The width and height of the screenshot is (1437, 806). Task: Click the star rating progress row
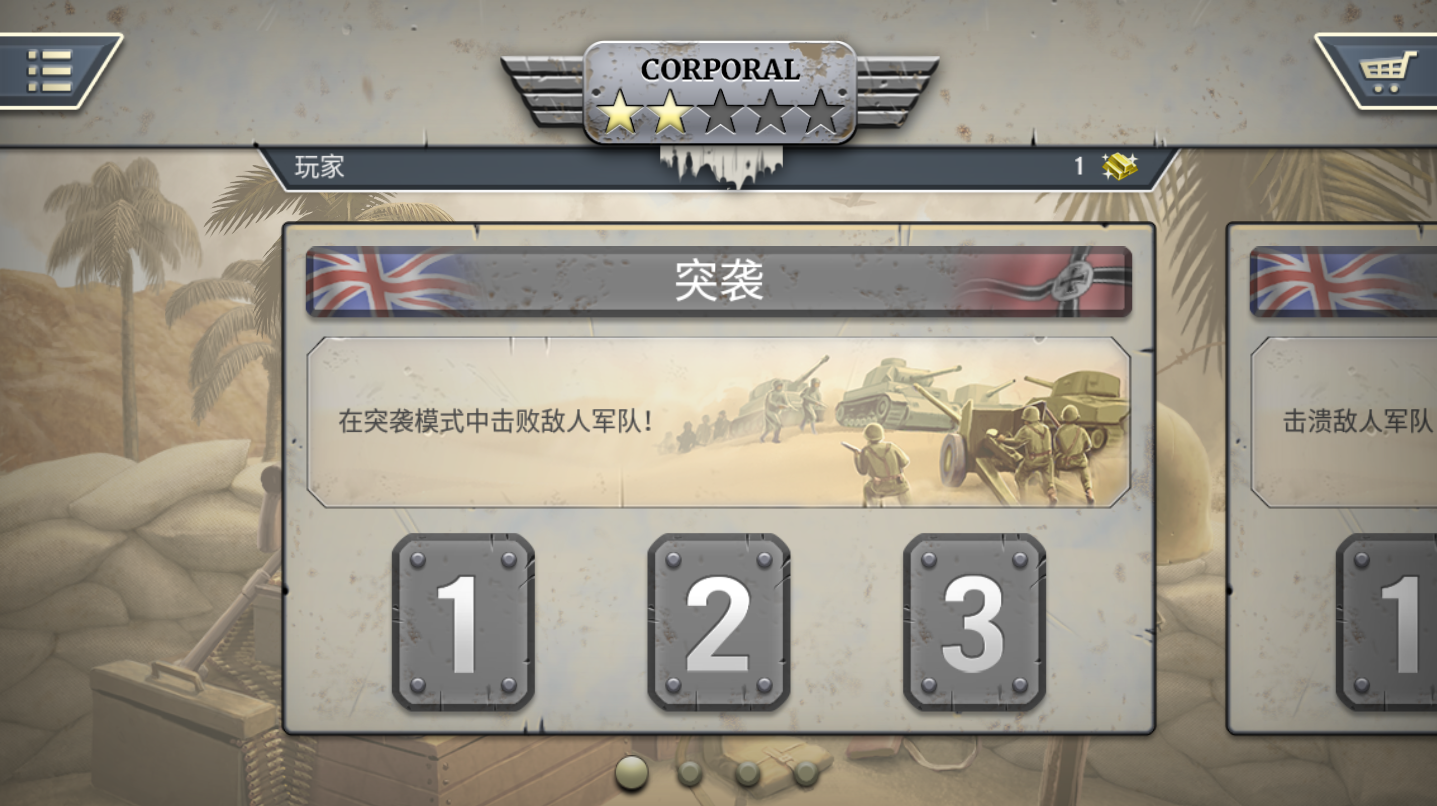point(718,115)
